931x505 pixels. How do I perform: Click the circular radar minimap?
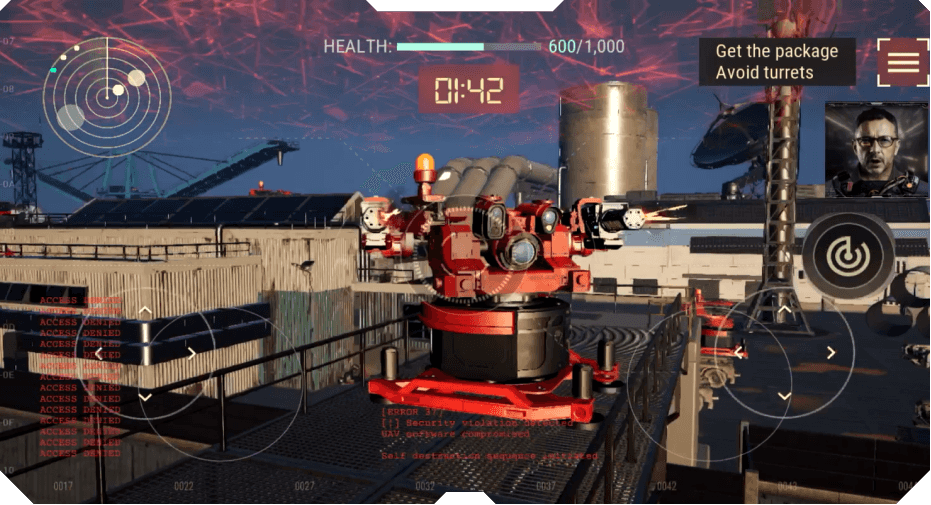pos(106,97)
